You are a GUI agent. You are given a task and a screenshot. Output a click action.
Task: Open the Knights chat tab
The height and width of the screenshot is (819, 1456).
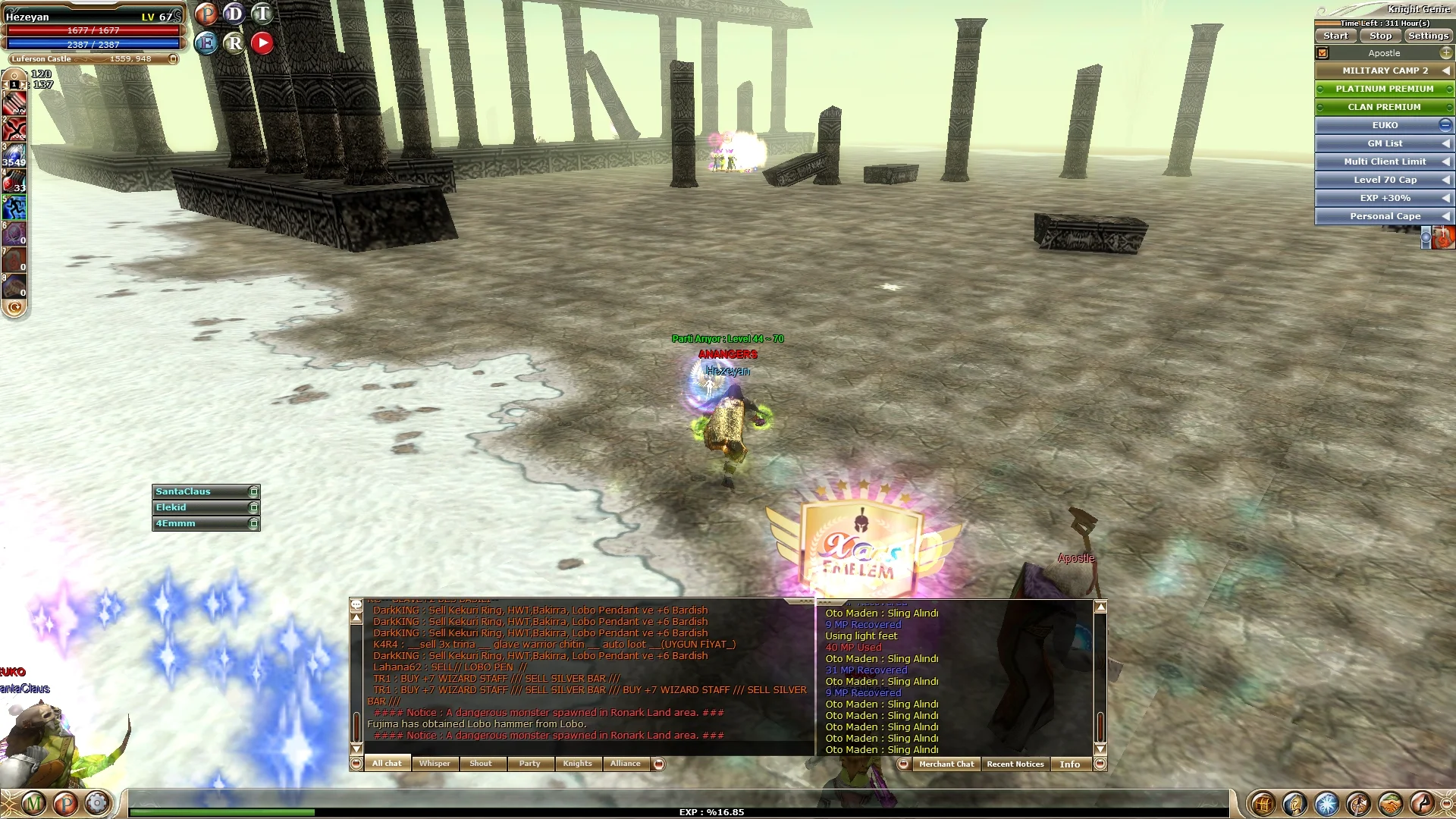point(577,764)
